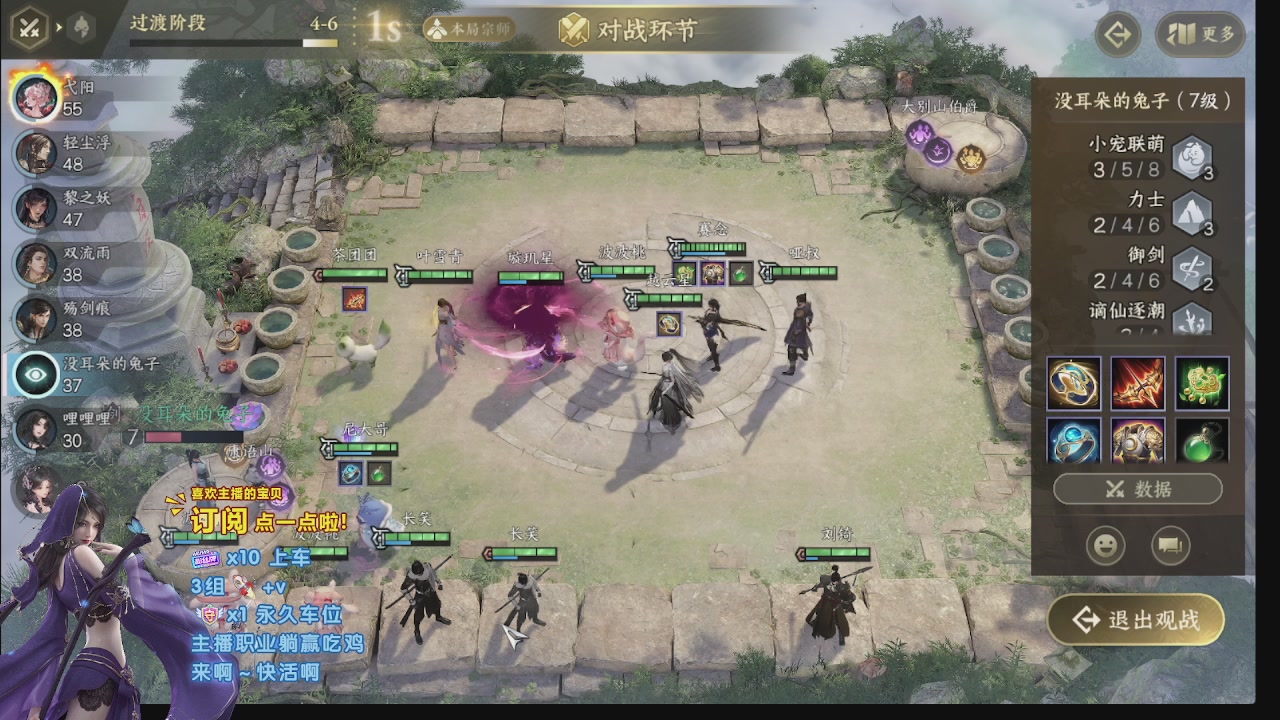Open the chat bubble button
Image resolution: width=1280 pixels, height=720 pixels.
(1169, 545)
